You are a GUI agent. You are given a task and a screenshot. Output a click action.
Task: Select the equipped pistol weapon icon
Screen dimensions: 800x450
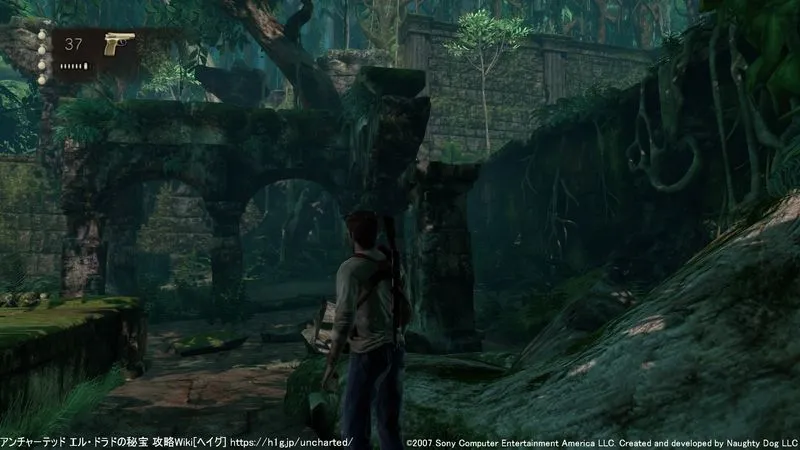pos(119,45)
